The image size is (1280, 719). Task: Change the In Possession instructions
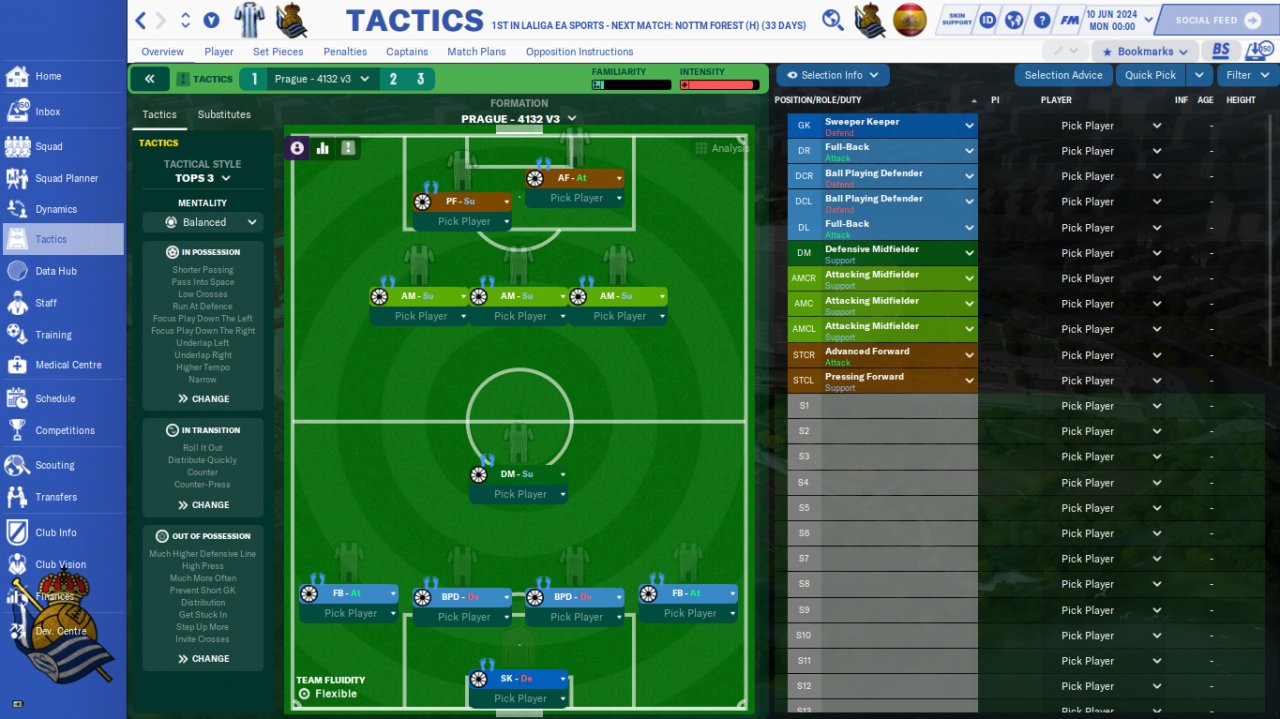tap(203, 398)
